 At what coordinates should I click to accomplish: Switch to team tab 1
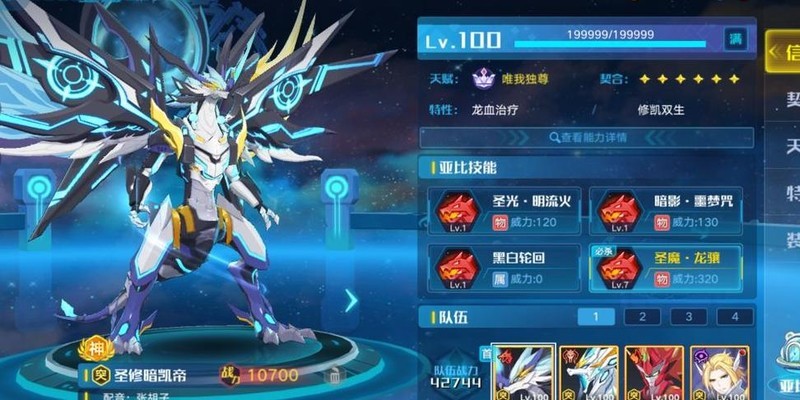click(x=596, y=317)
